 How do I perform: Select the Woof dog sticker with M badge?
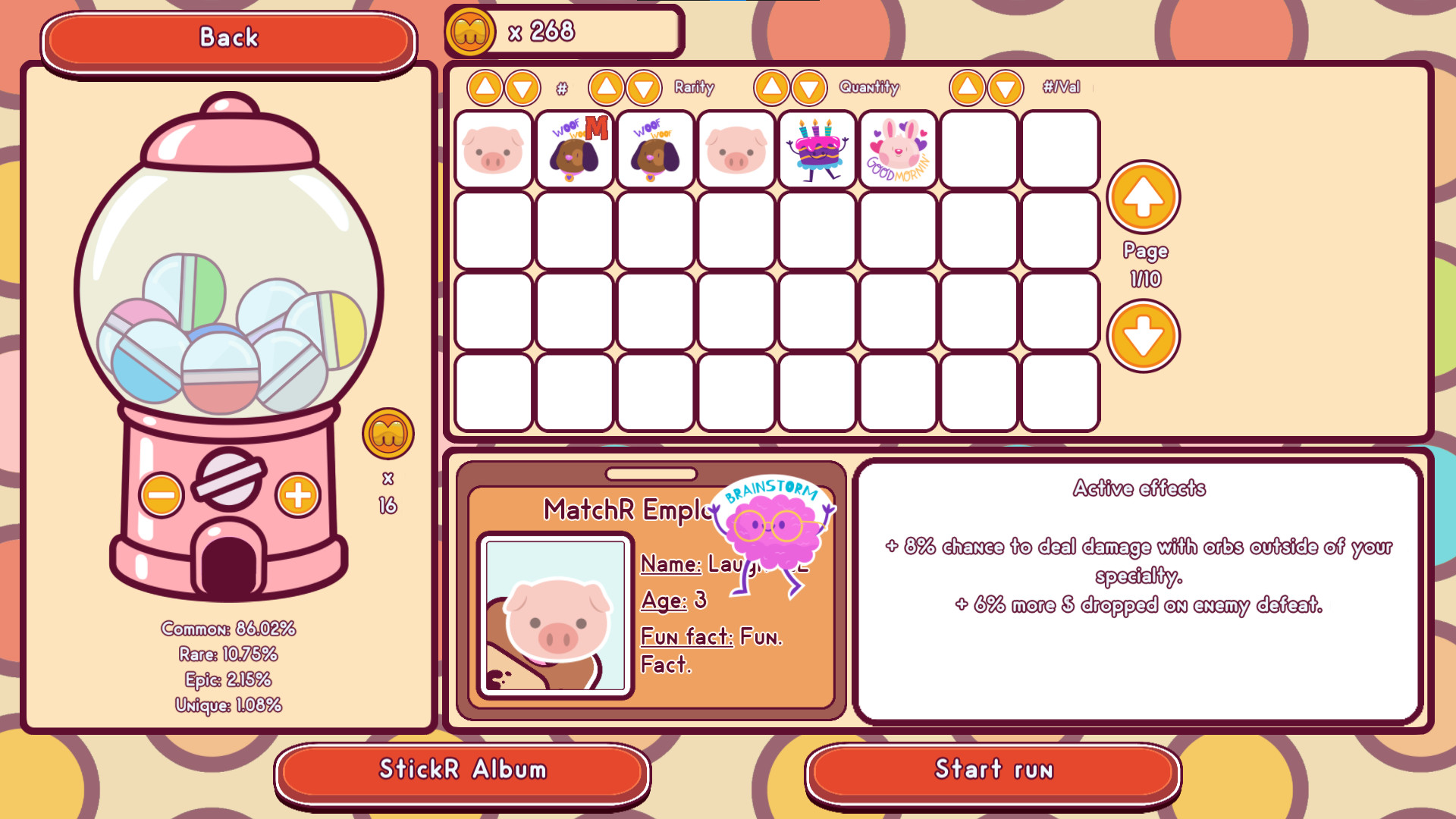click(x=574, y=149)
